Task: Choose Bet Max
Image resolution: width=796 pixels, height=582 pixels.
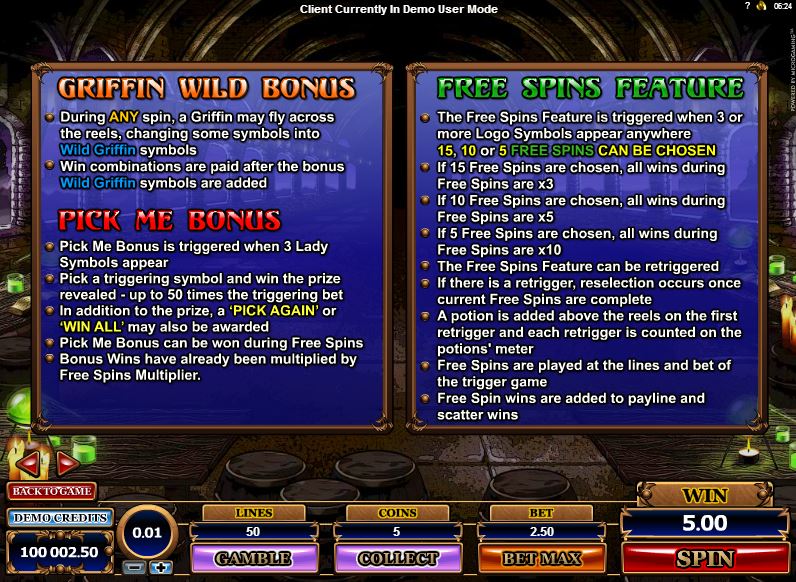Action: point(540,557)
